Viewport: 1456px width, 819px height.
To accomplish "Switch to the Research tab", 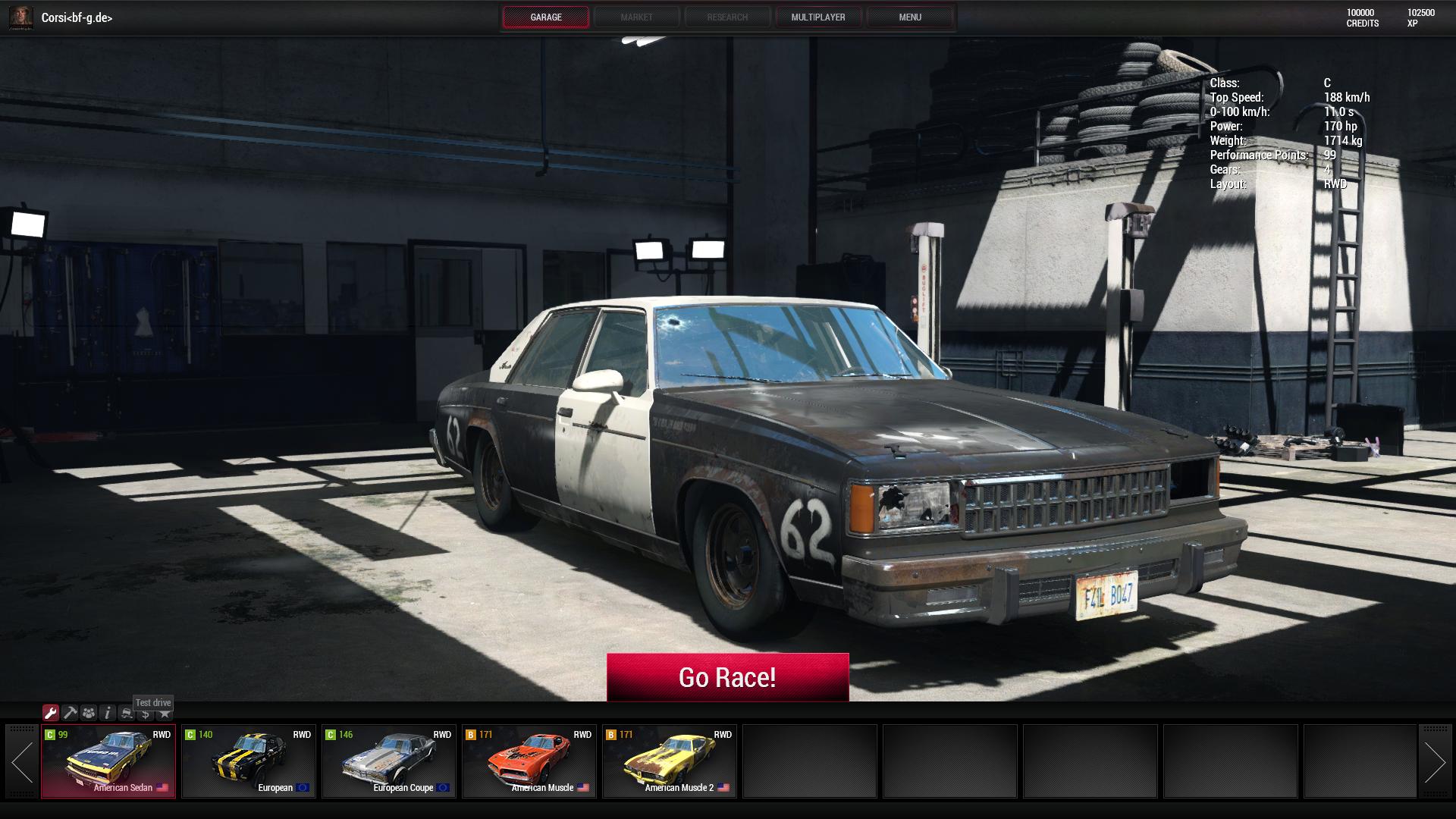I will click(727, 17).
